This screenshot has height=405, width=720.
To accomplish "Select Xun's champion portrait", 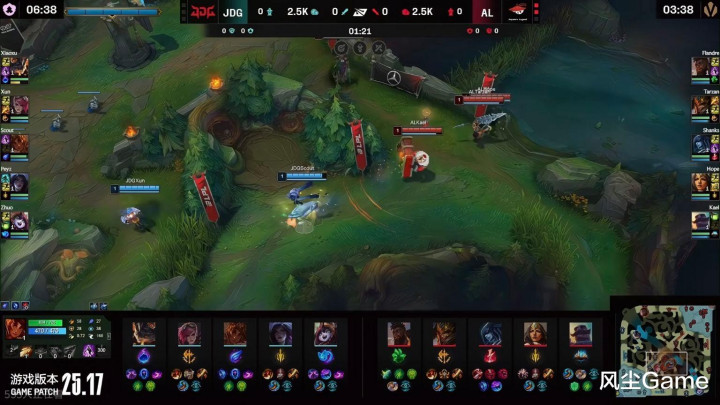I will [19, 105].
